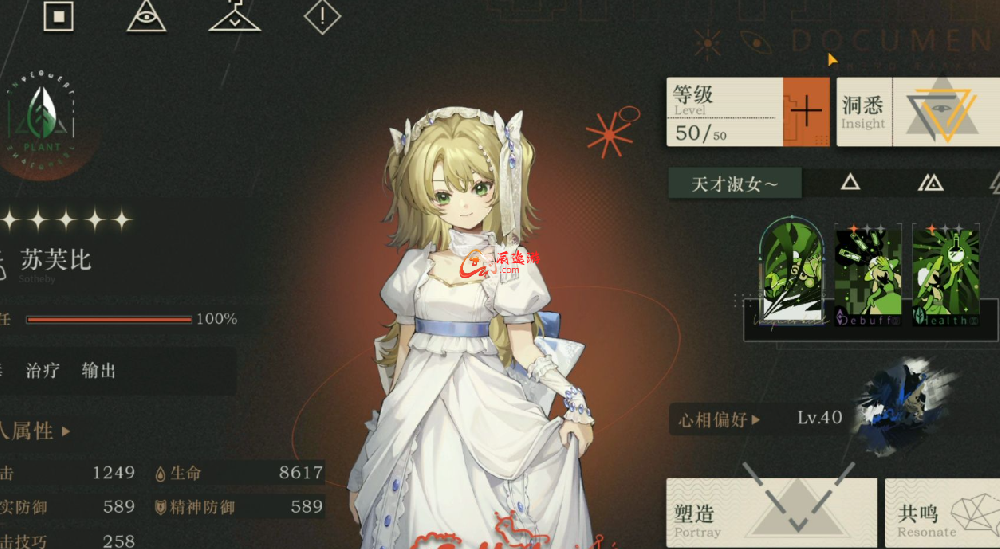1000x549 pixels.
Task: Switch to the double triangle insight tab
Action: 930,182
